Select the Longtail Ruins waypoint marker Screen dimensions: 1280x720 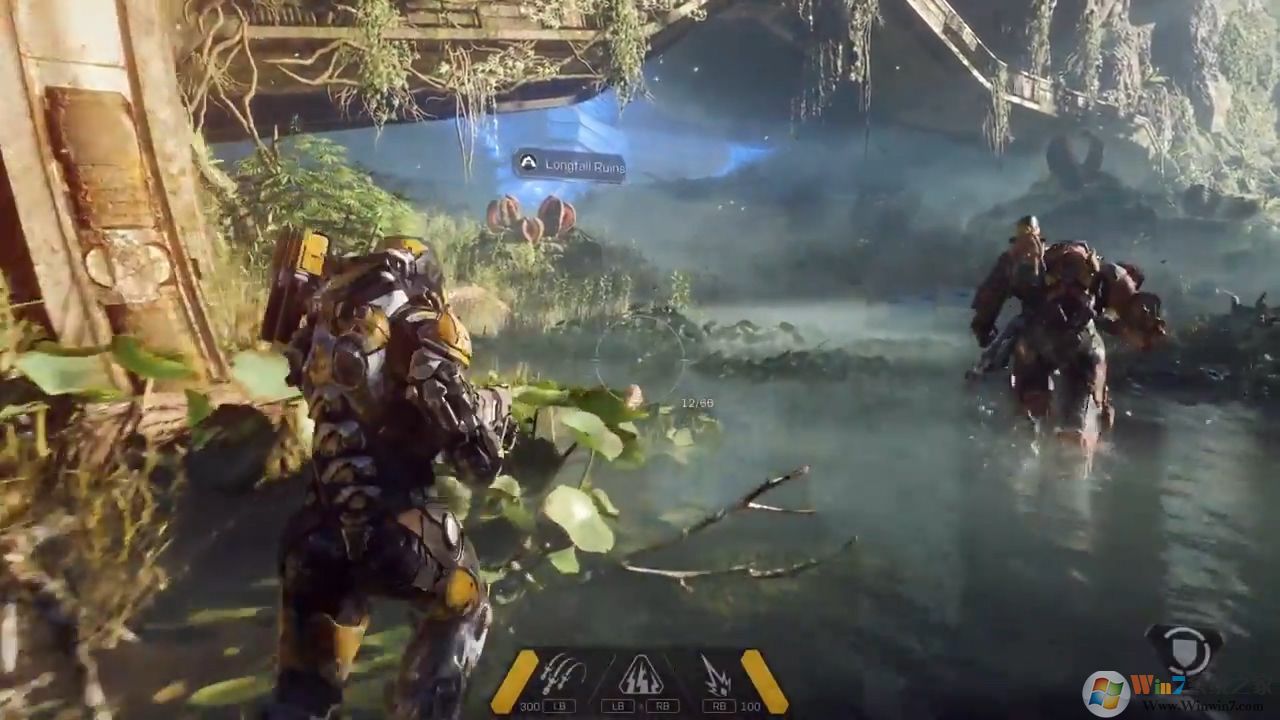pos(569,166)
